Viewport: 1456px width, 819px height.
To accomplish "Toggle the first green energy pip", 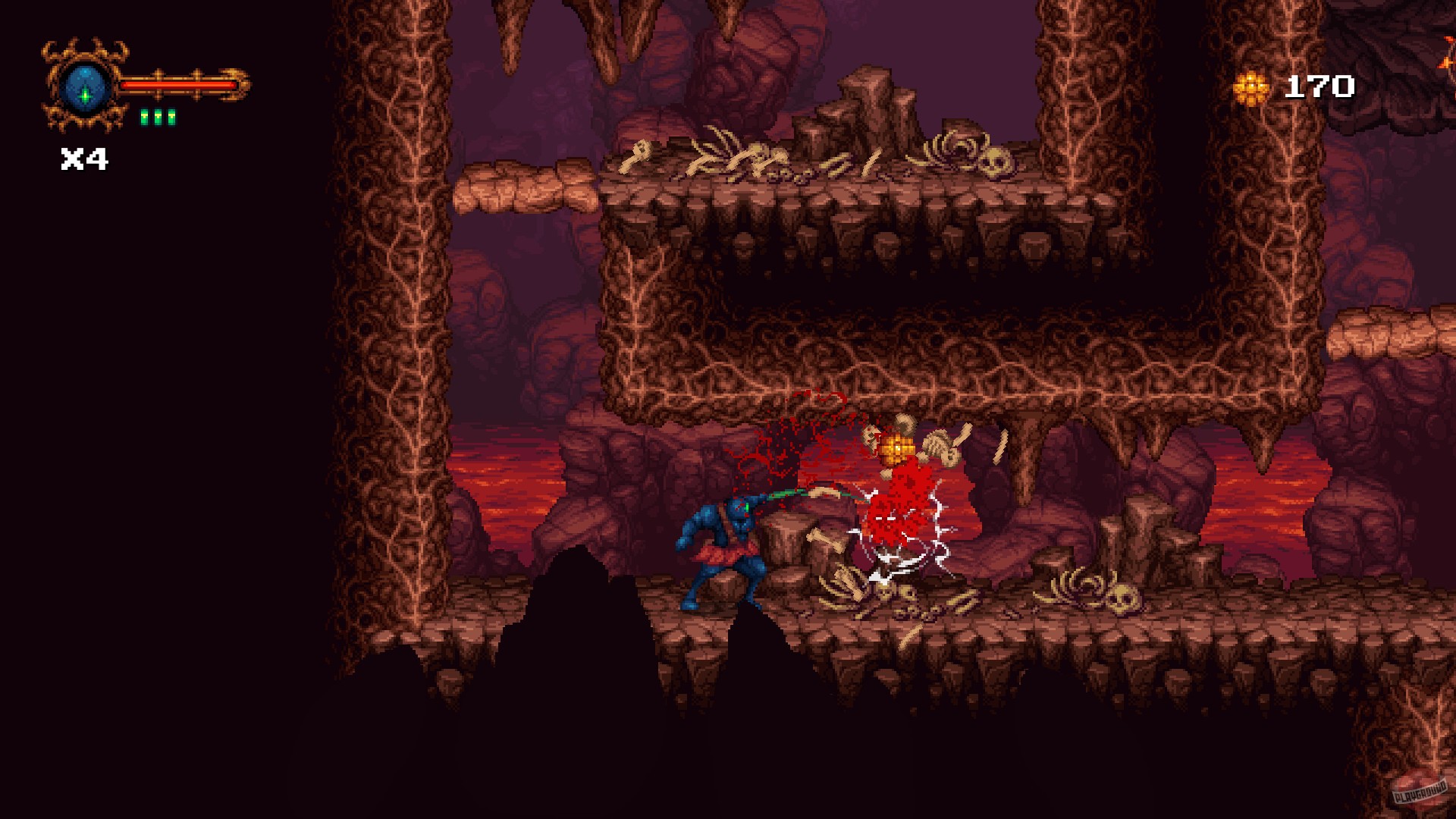I will point(144,118).
